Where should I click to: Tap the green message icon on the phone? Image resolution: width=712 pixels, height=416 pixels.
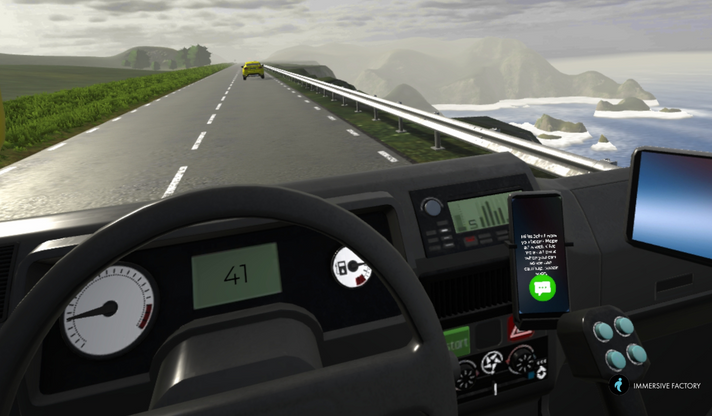543,289
